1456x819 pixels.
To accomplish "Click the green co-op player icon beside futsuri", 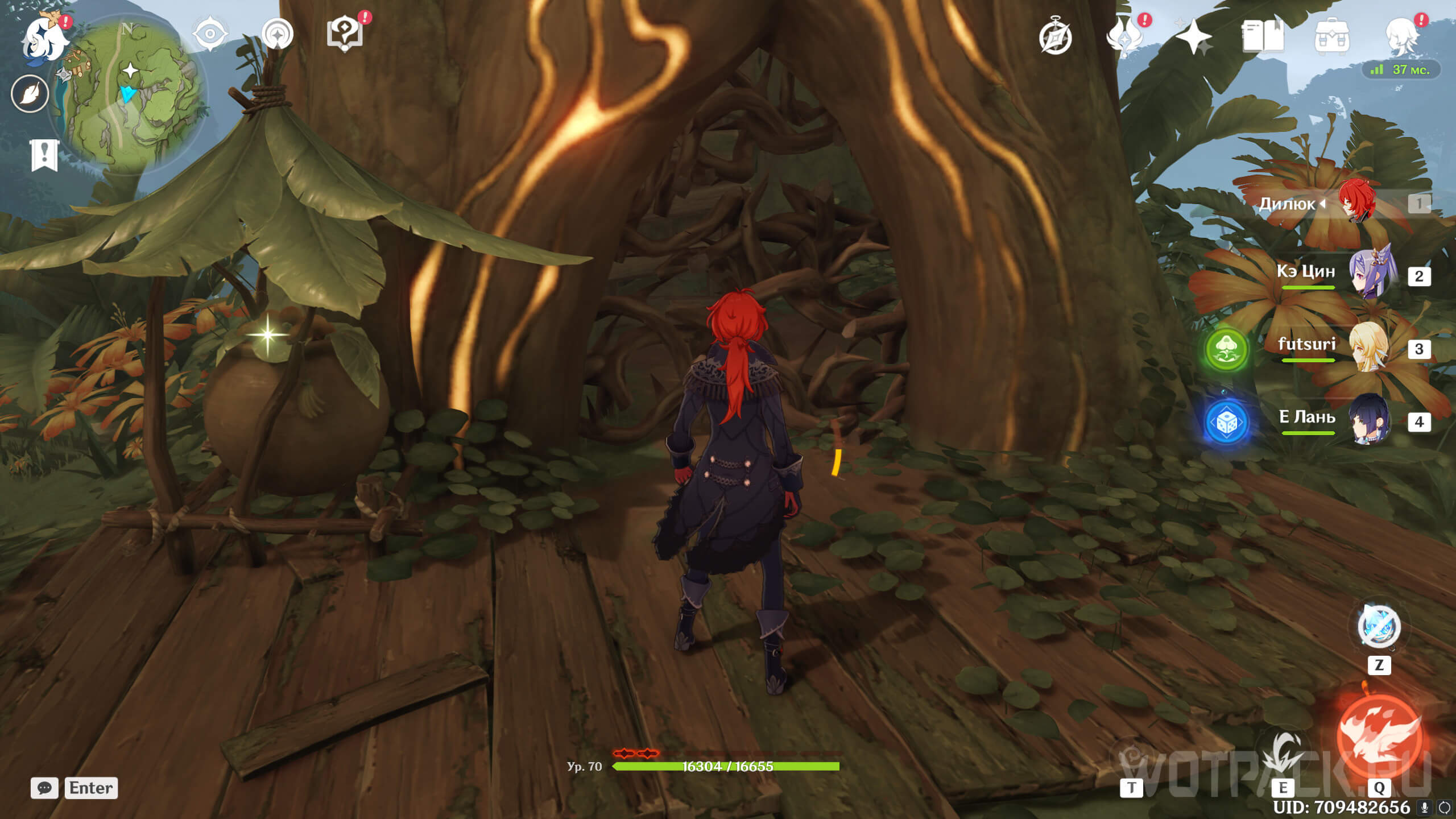I will point(1226,349).
